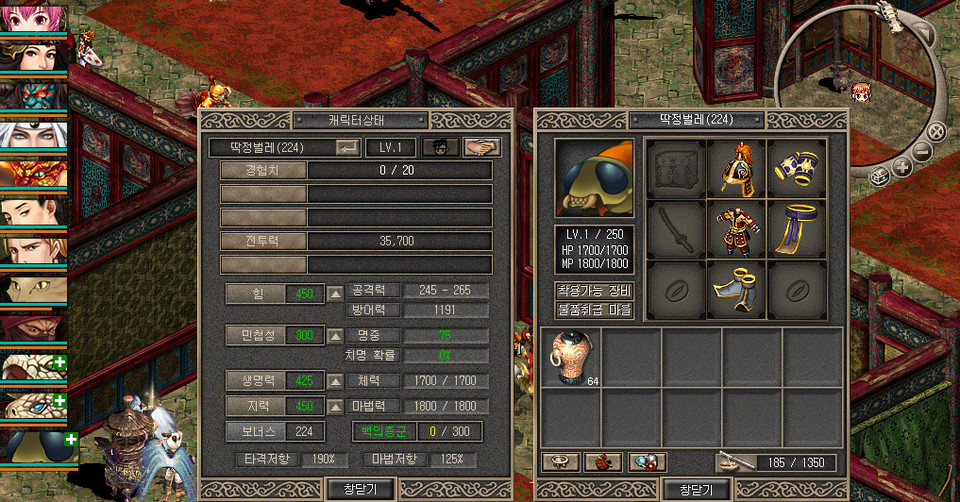Select the equipped boots slot
Viewport: 960px width, 502px height.
click(736, 289)
